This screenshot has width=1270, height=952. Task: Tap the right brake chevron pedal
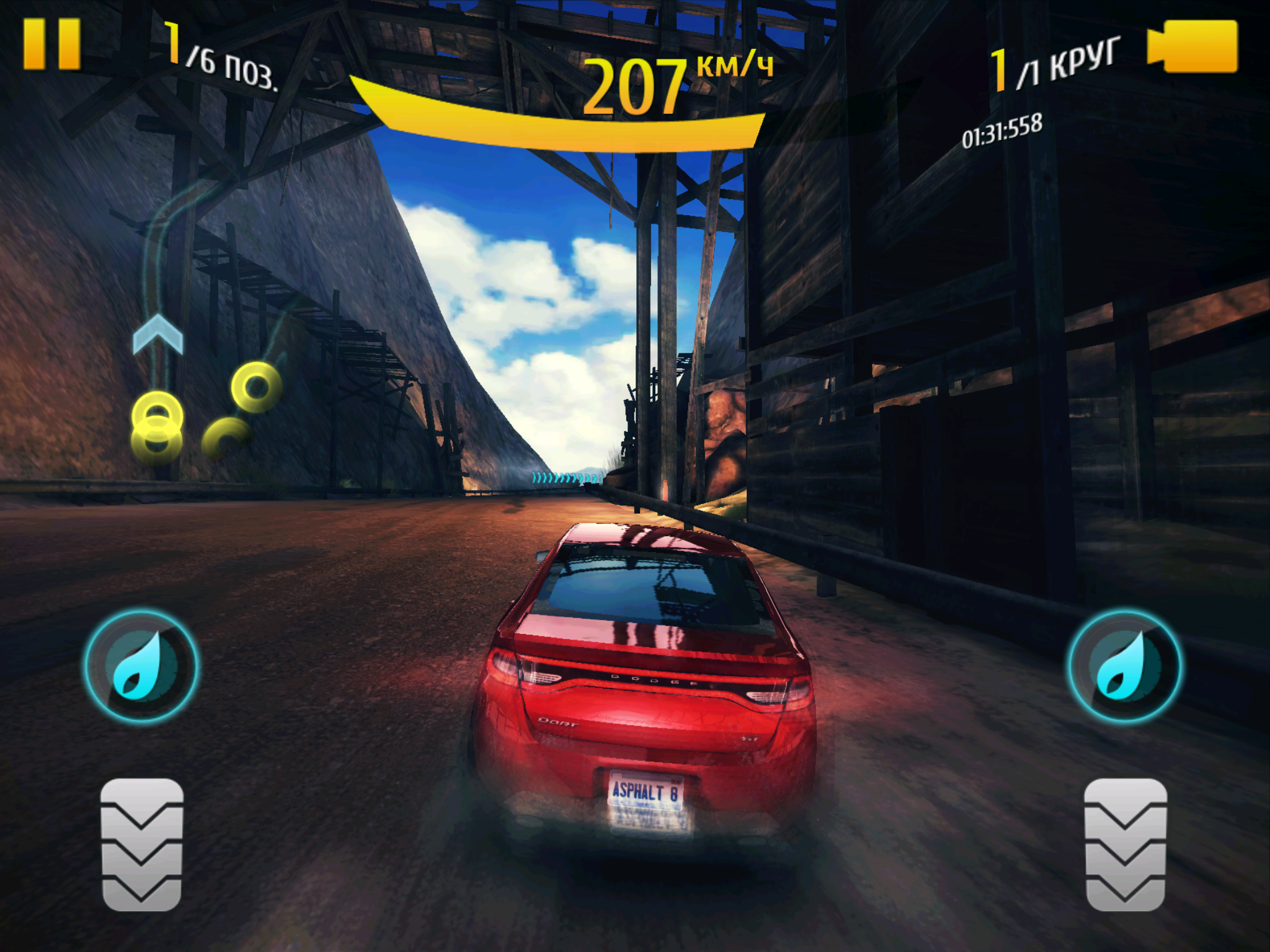tap(1125, 844)
